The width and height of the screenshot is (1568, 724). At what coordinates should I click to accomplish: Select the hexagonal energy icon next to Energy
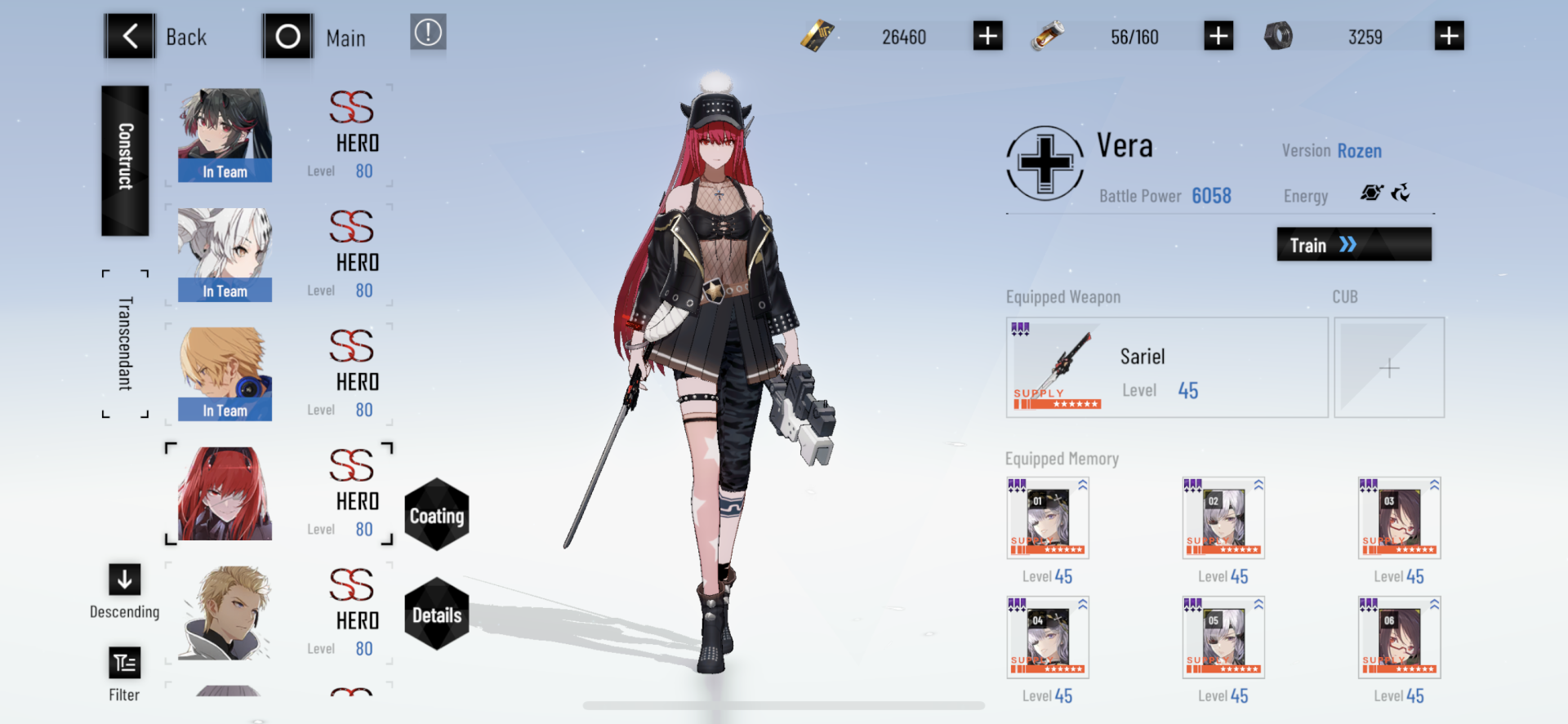pos(1372,193)
